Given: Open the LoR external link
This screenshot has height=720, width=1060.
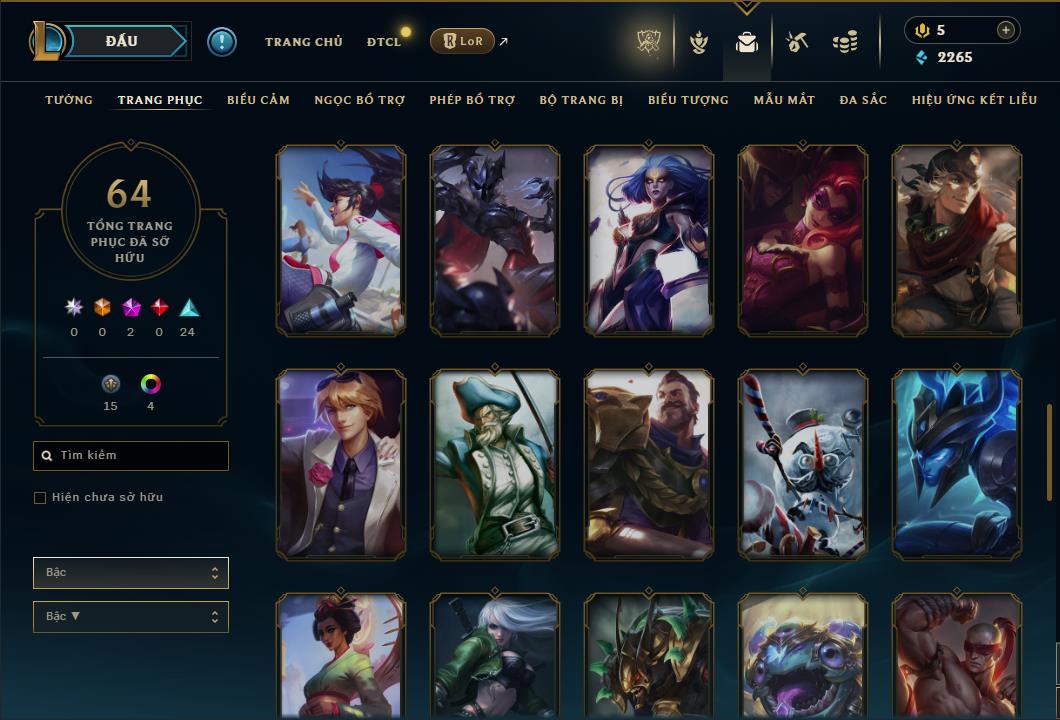Looking at the screenshot, I should [x=463, y=42].
